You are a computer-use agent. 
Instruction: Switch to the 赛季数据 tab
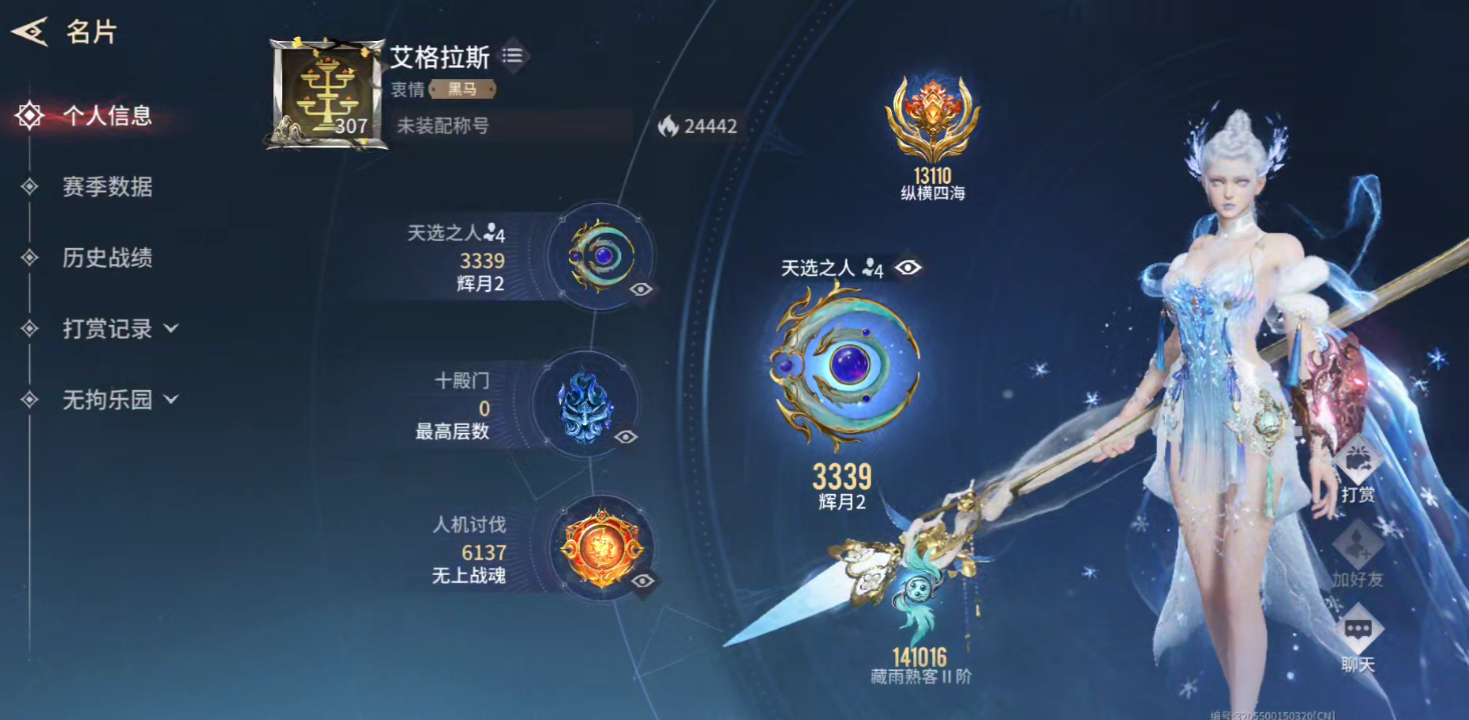click(x=107, y=187)
